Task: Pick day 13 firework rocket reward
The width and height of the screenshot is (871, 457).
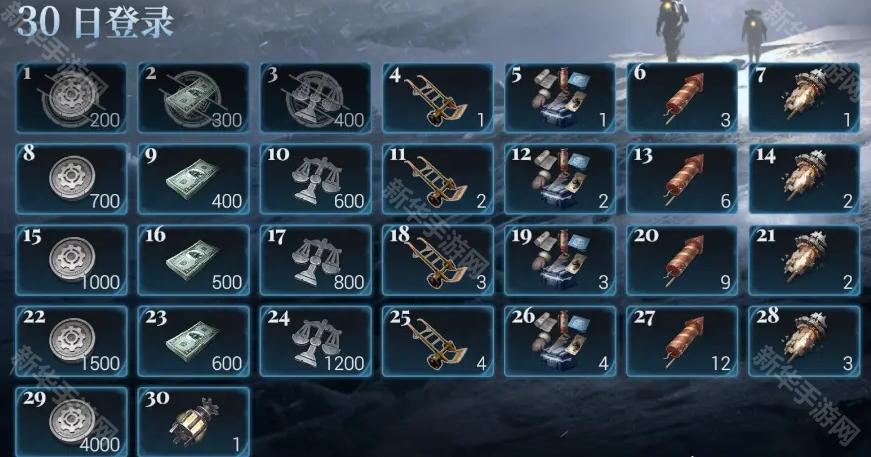Action: [x=682, y=179]
